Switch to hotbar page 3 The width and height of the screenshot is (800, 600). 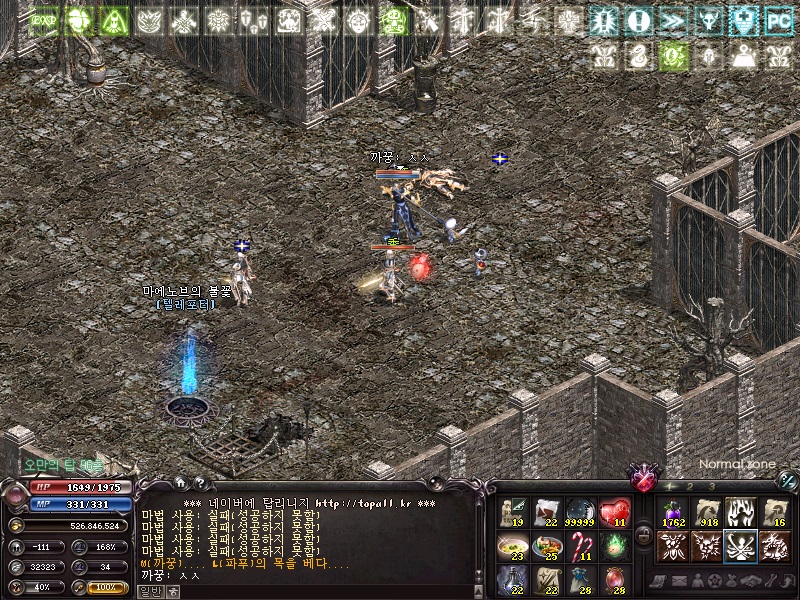[711, 486]
